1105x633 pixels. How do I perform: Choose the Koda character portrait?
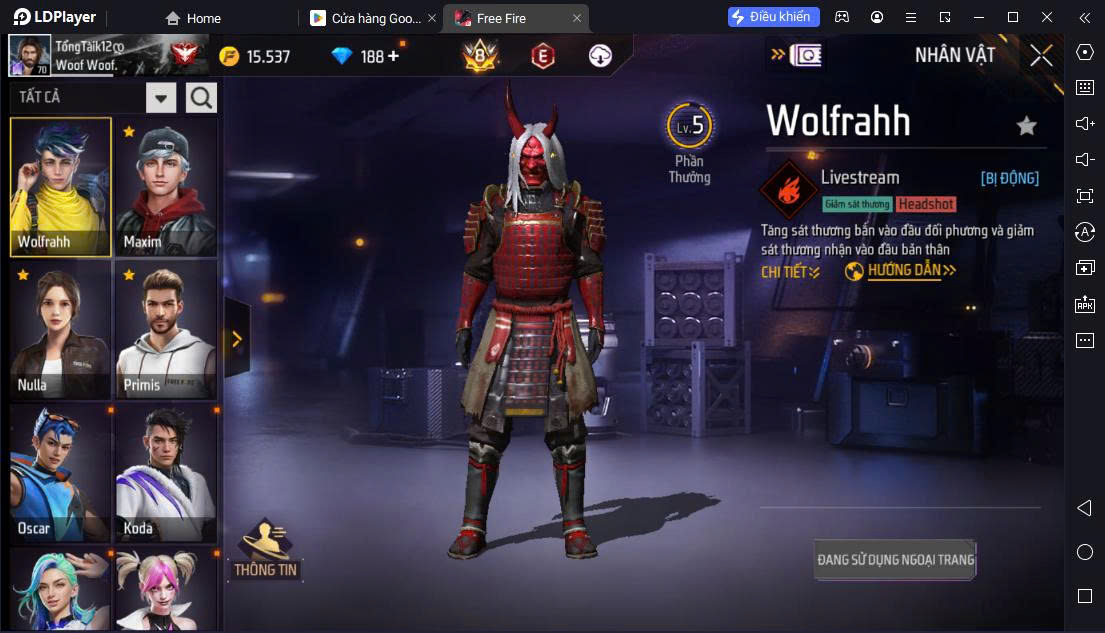(165, 473)
